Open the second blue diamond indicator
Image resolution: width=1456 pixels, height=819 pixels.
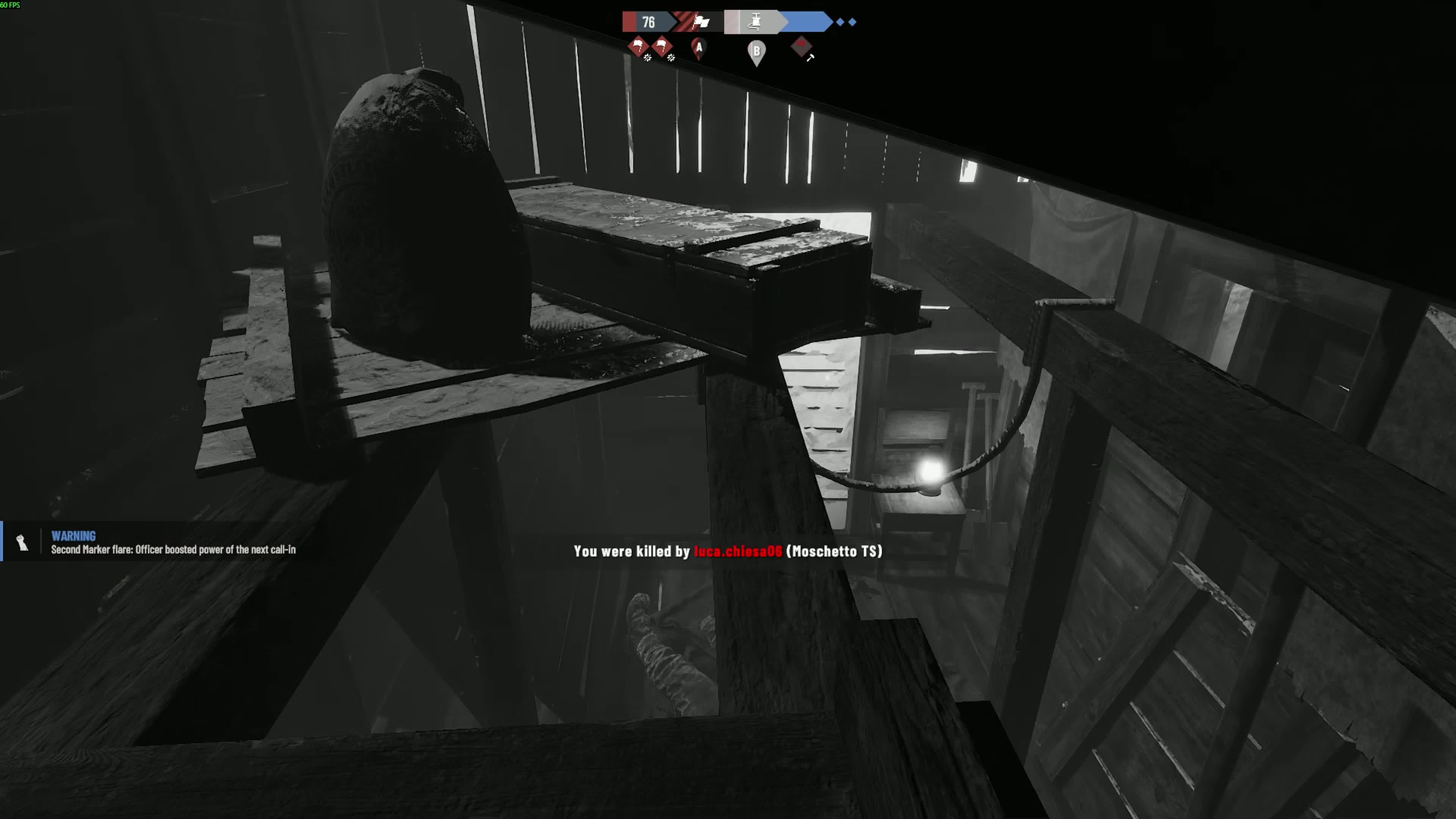853,22
